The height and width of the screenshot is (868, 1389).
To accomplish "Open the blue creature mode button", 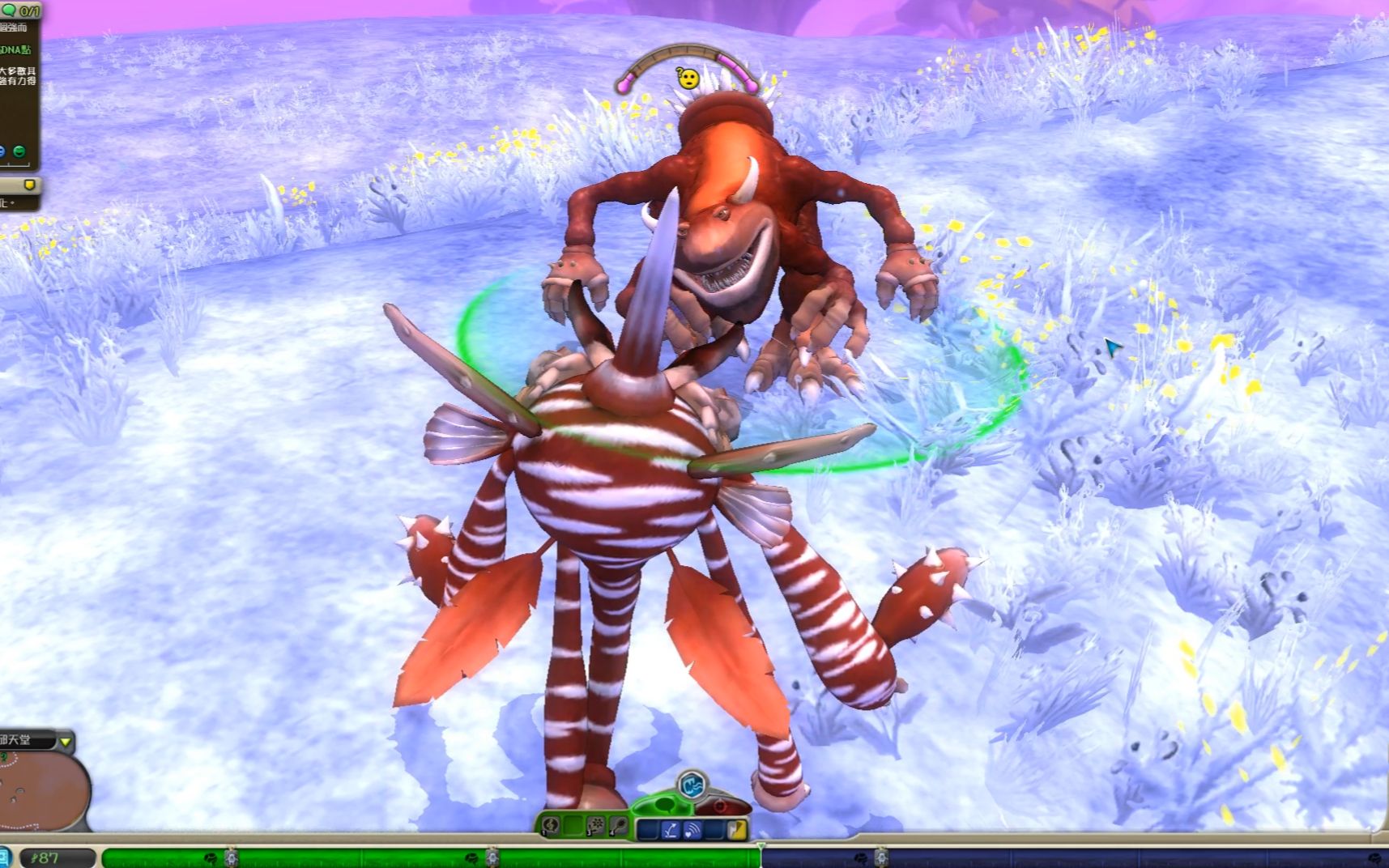I will [692, 784].
